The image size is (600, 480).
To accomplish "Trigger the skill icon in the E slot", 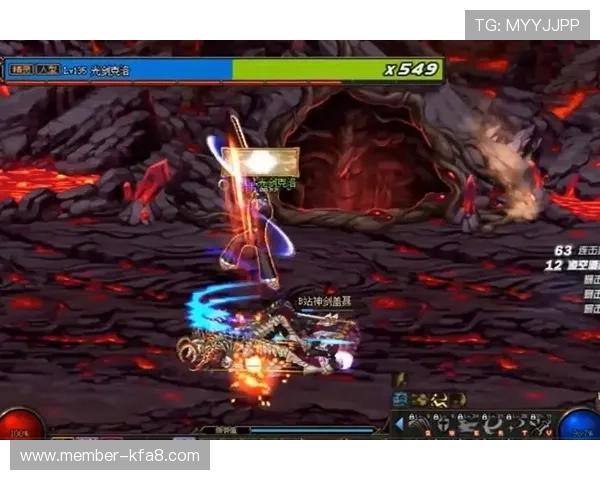I will coord(467,425).
